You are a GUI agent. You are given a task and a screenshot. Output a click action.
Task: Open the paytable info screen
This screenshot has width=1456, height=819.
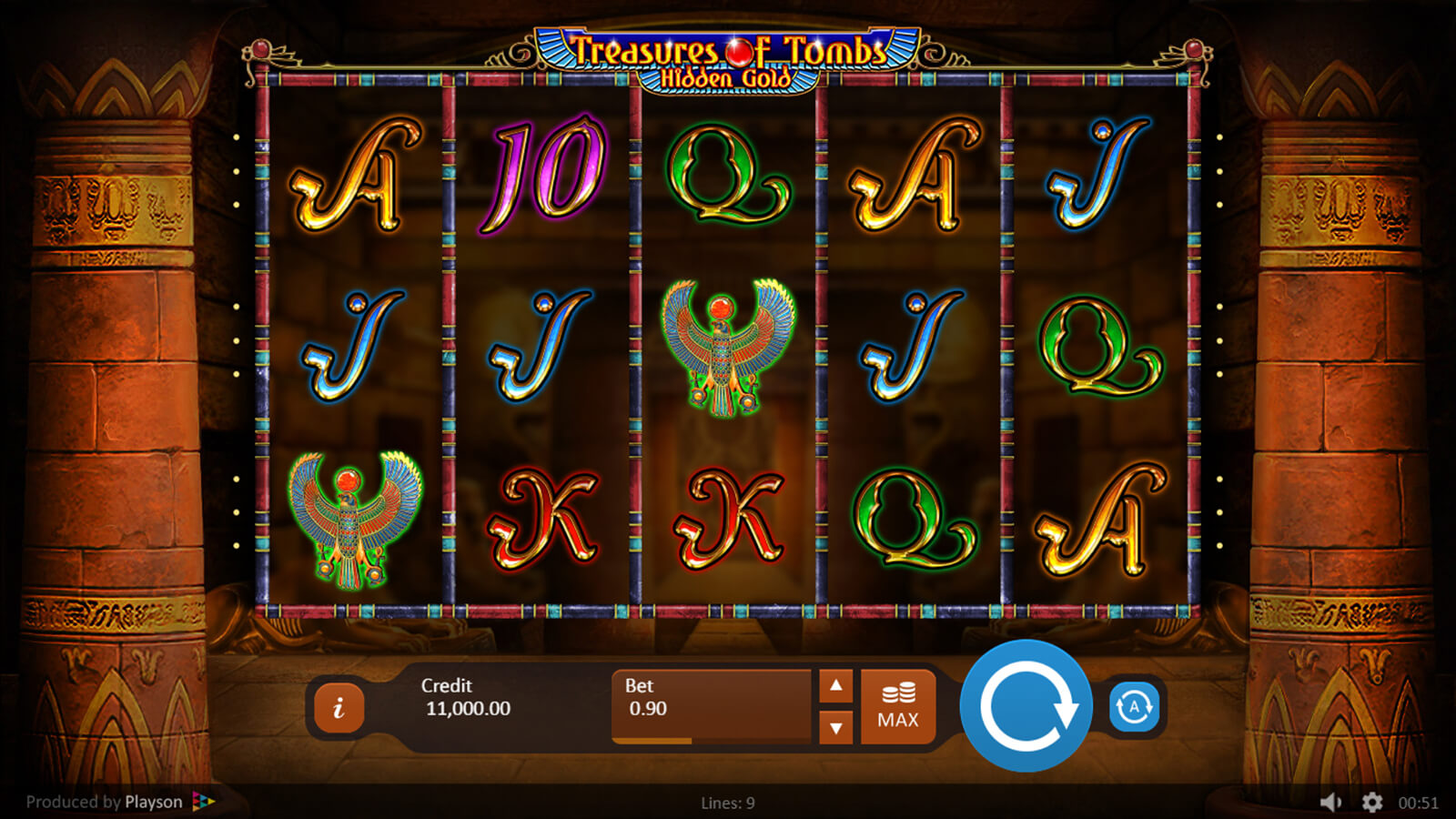(339, 707)
